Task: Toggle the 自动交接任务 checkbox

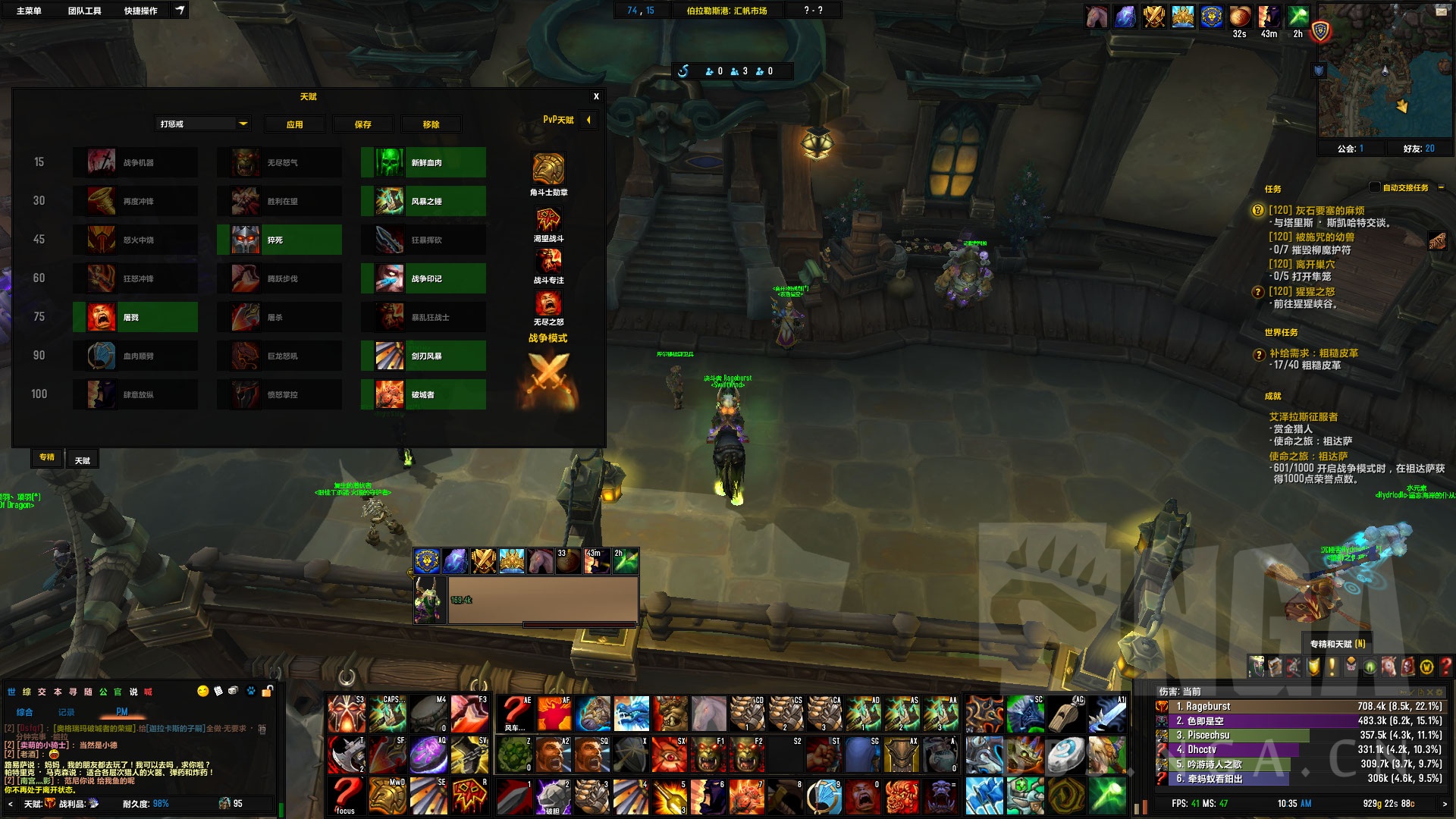Action: tap(1375, 187)
